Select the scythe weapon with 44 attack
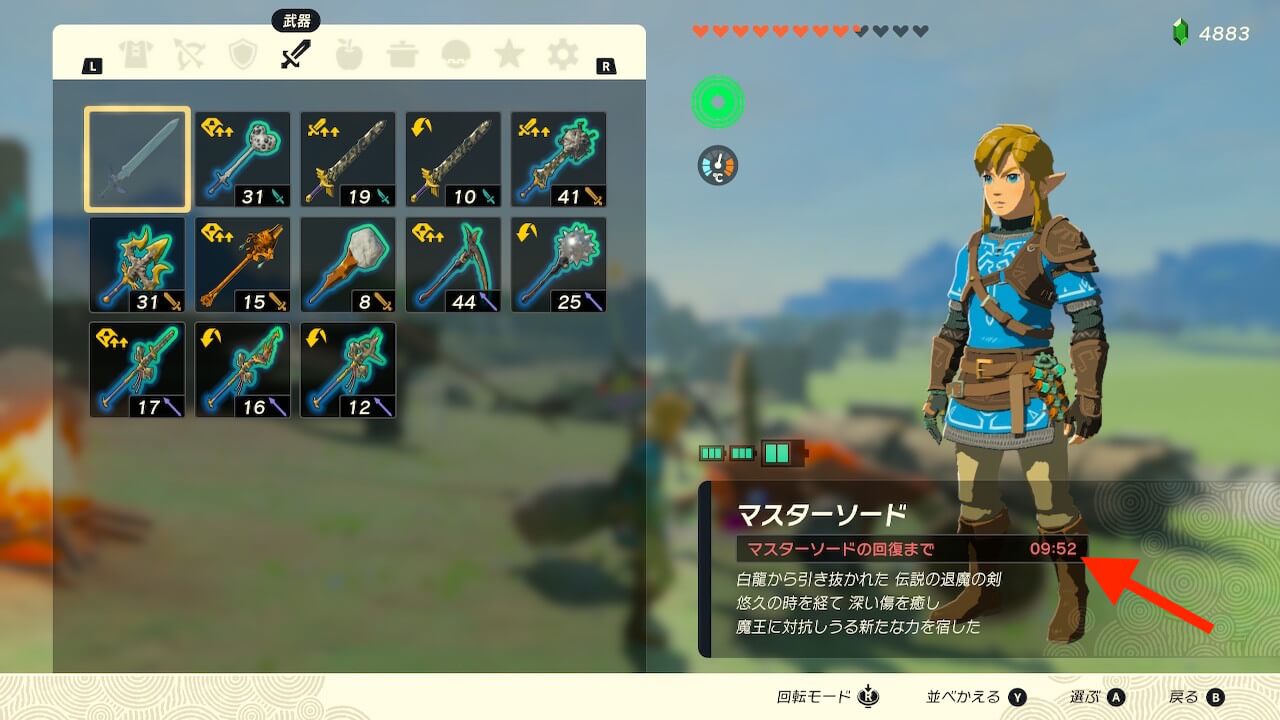 pyautogui.click(x=453, y=265)
